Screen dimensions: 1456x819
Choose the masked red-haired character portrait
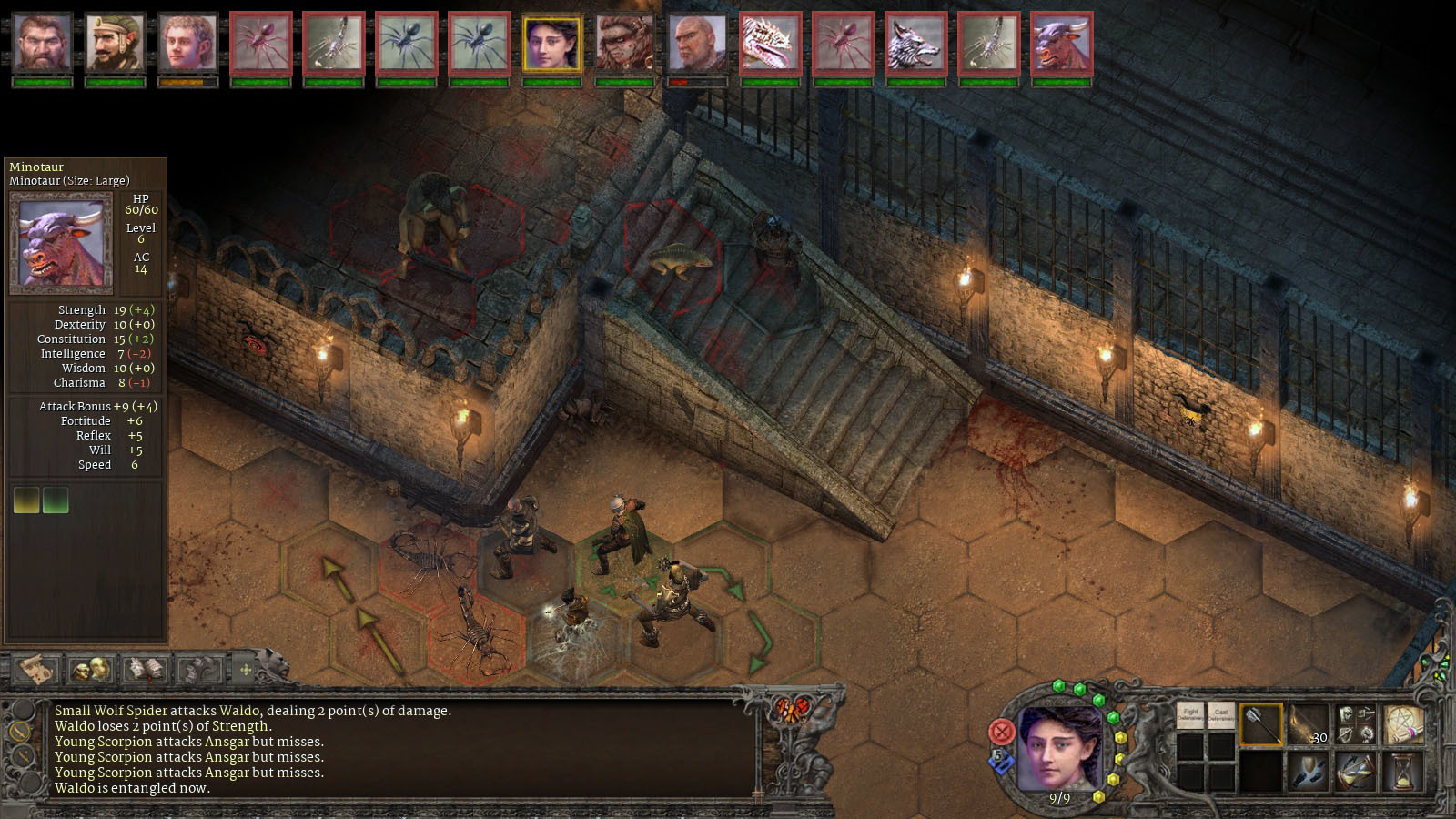(624, 43)
